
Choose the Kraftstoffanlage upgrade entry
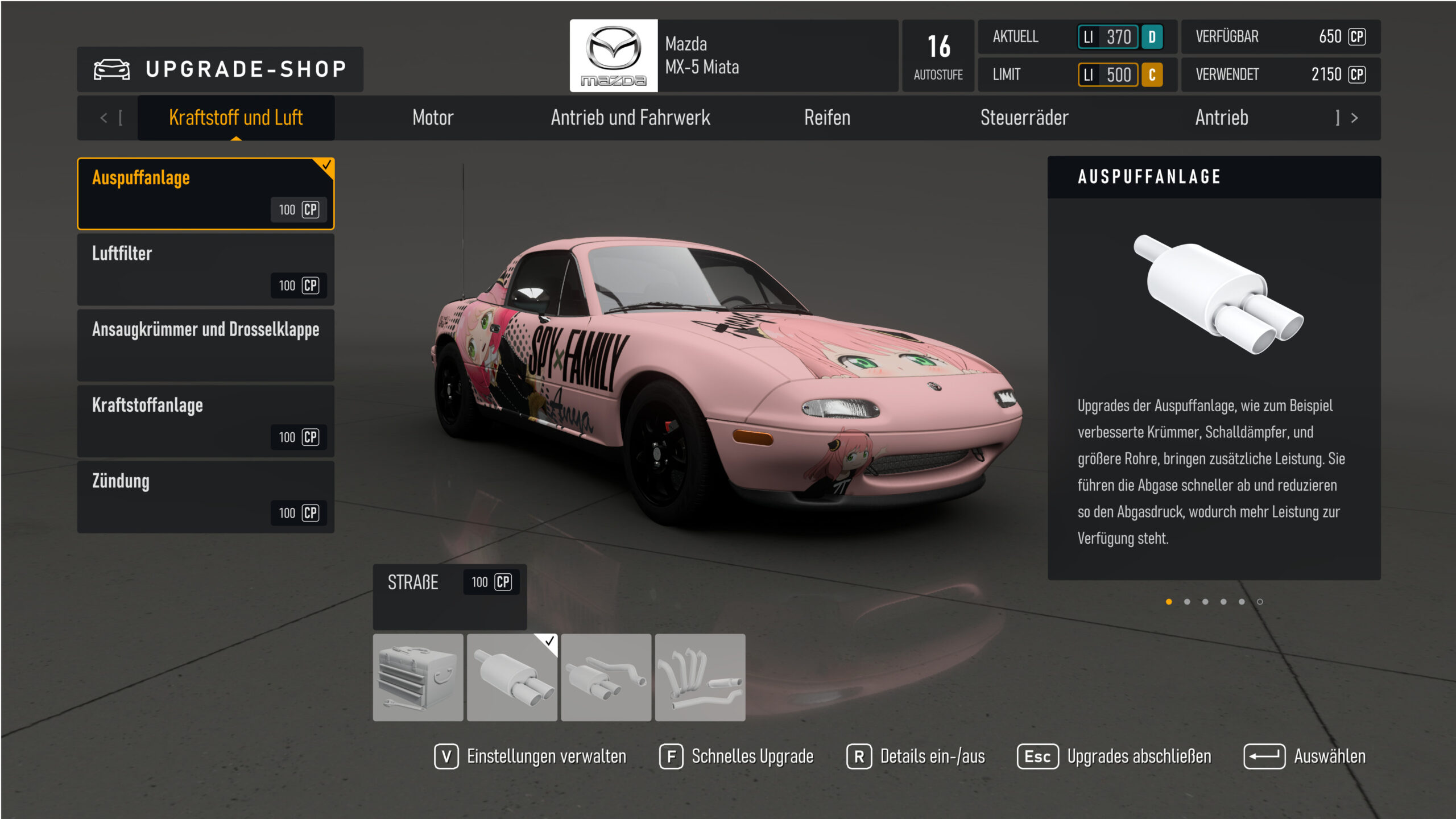click(205, 421)
